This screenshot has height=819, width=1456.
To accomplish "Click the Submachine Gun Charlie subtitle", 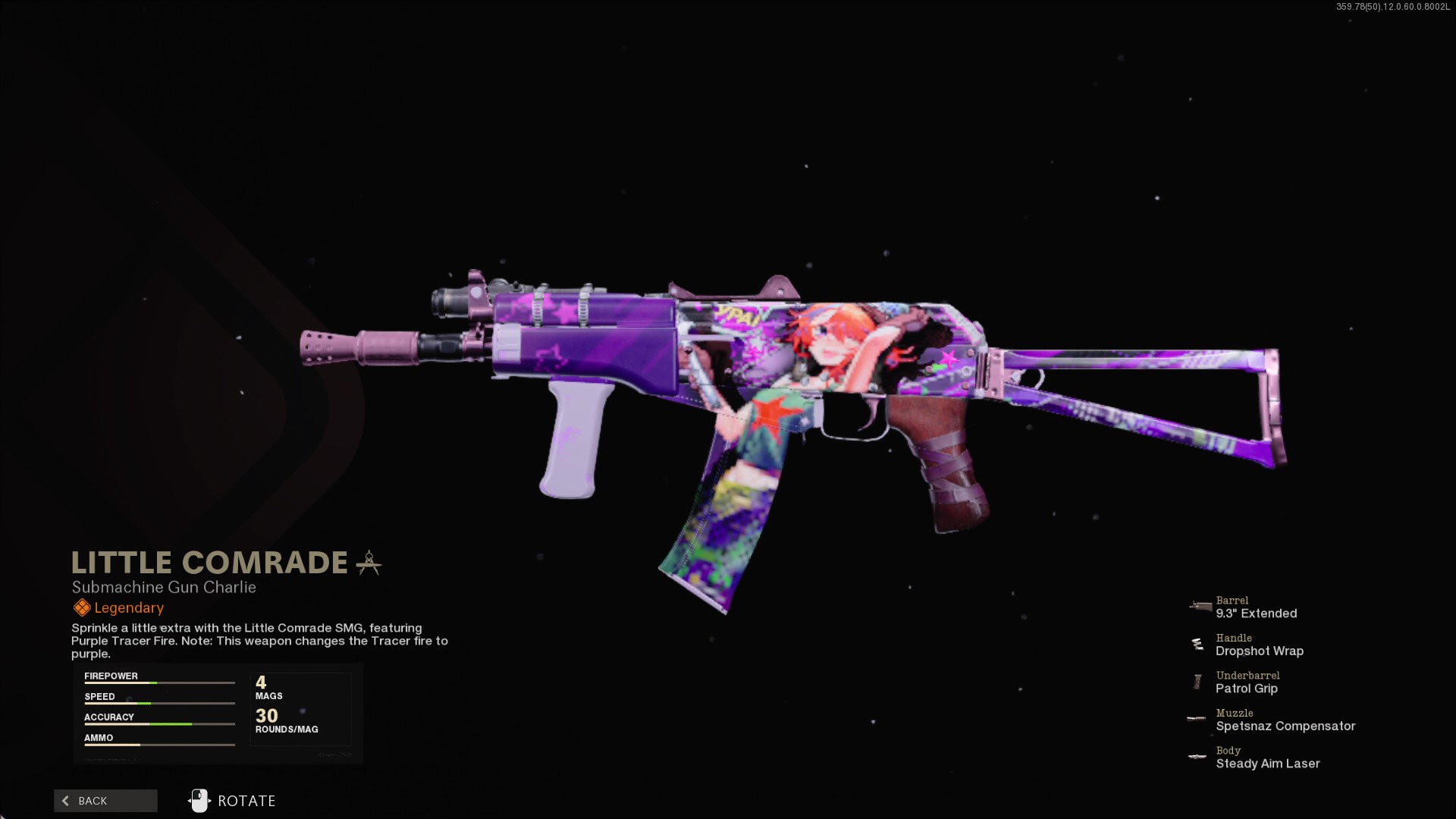I will pos(163,587).
